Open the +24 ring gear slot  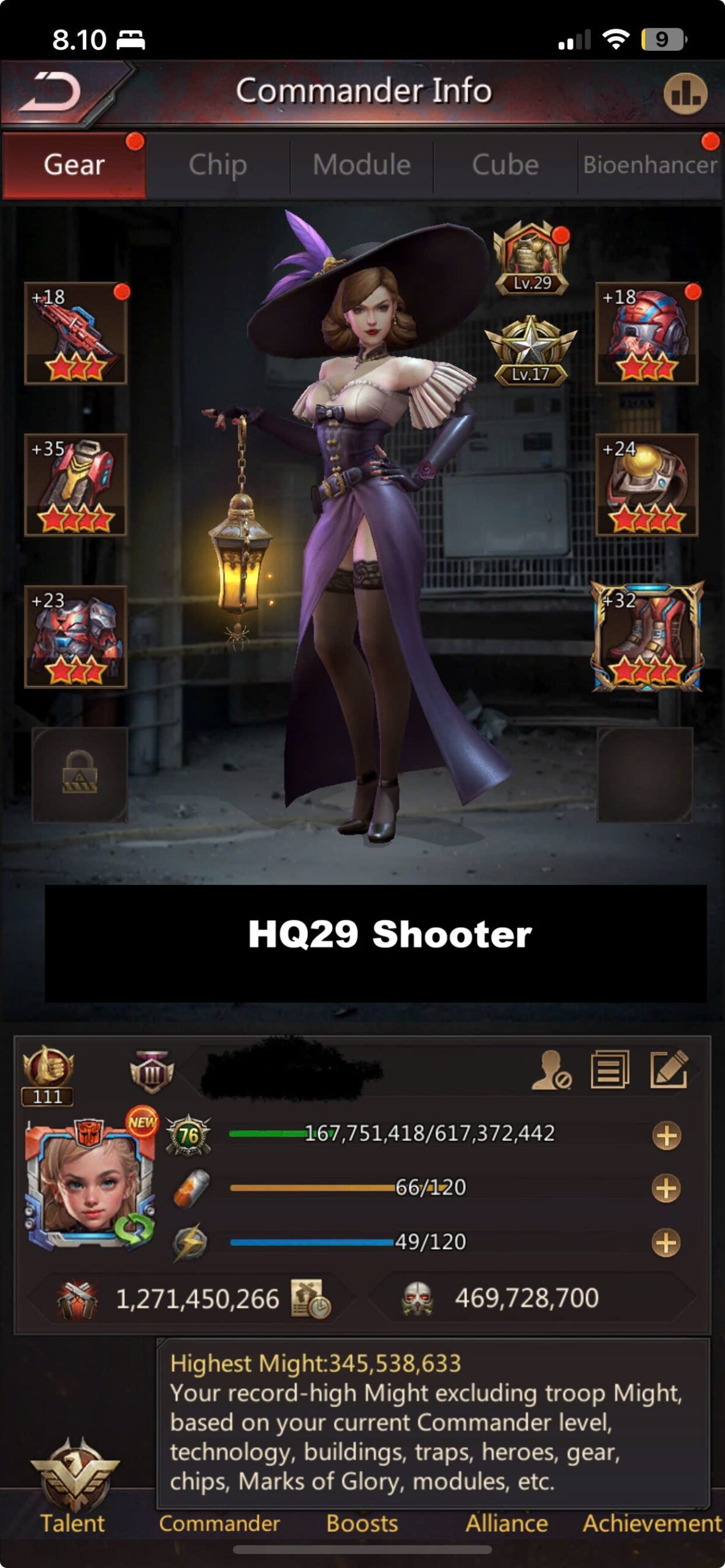(647, 485)
